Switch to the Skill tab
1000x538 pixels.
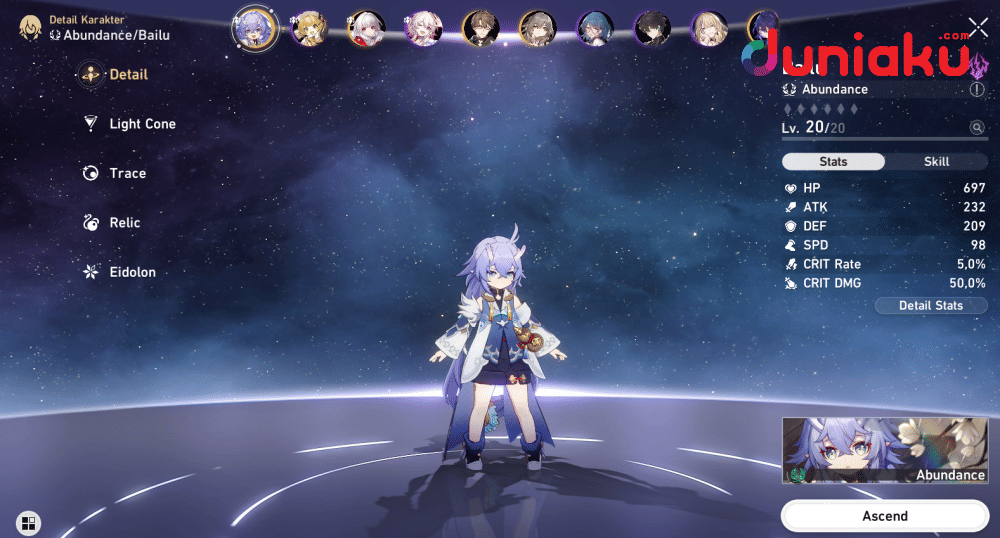click(x=936, y=162)
